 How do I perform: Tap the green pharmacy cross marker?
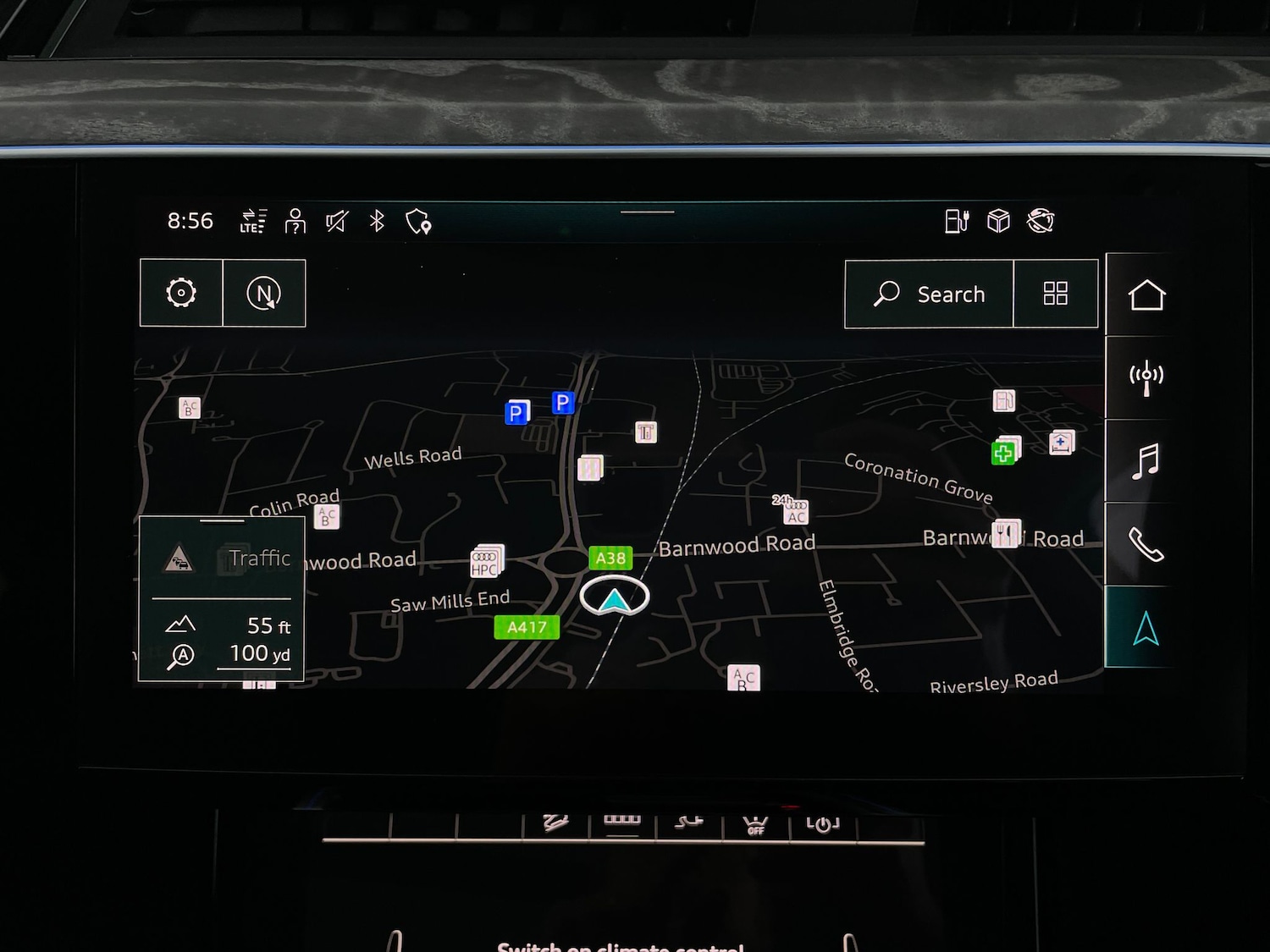(x=1004, y=452)
